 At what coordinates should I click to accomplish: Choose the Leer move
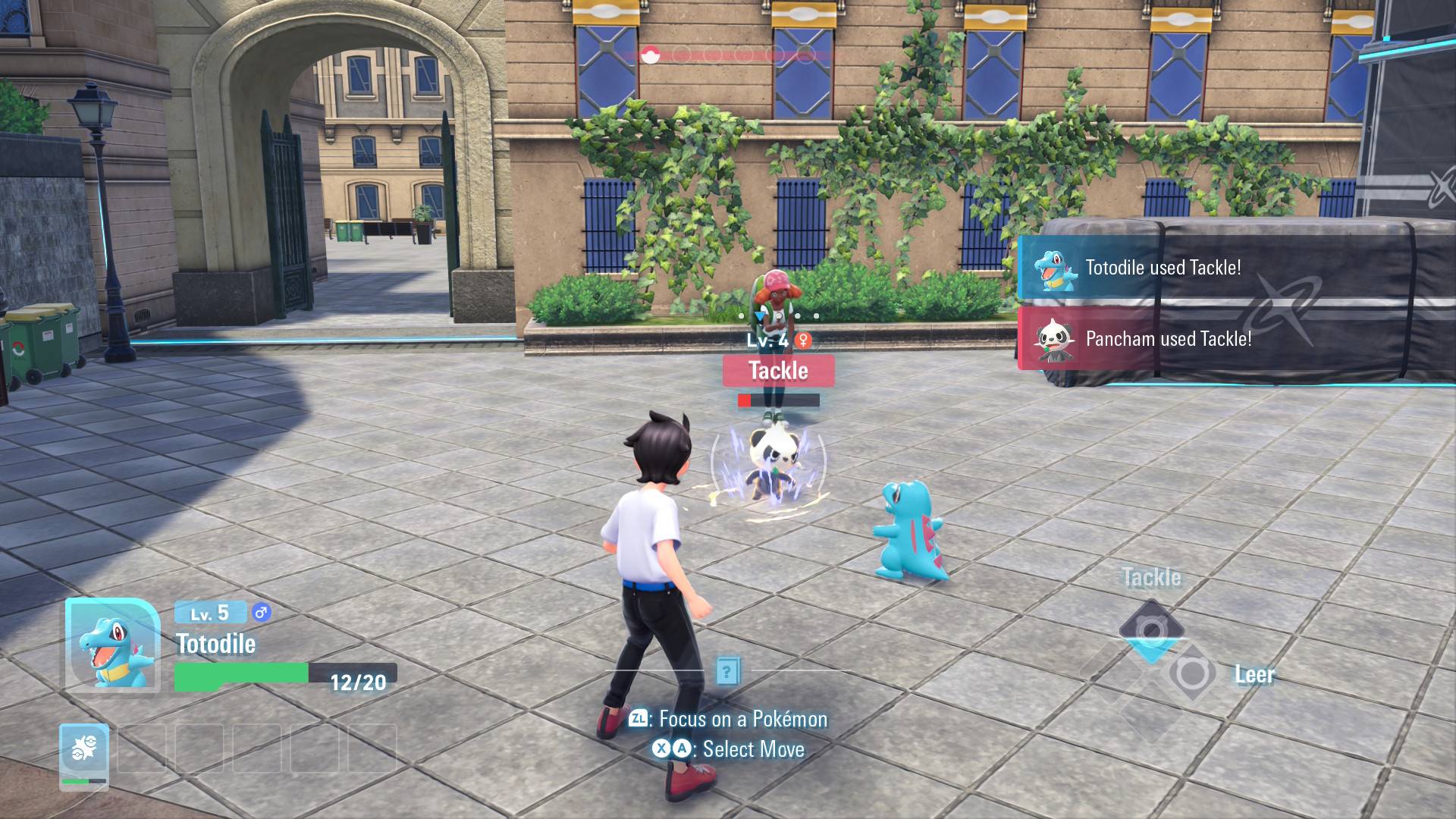tap(1191, 673)
